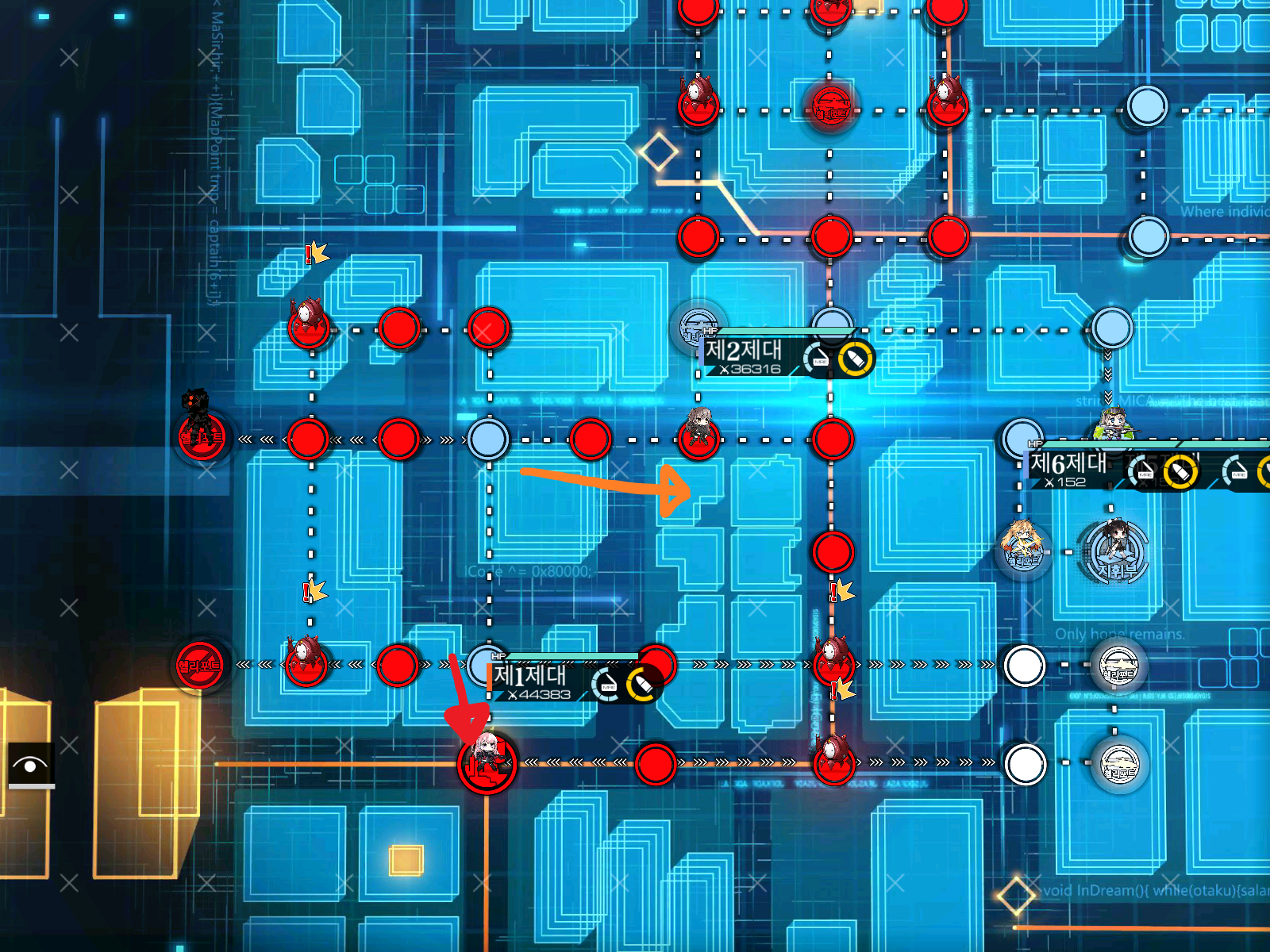Click the blonde doll on the right-side helipad

tap(1021, 543)
